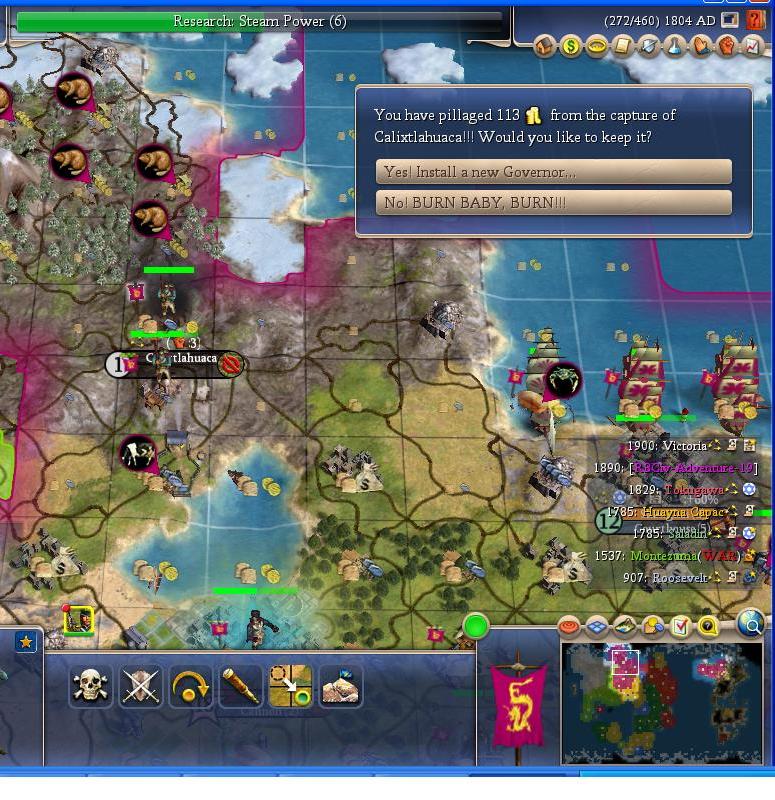Select Montezuma in the scoreboard

(x=664, y=556)
